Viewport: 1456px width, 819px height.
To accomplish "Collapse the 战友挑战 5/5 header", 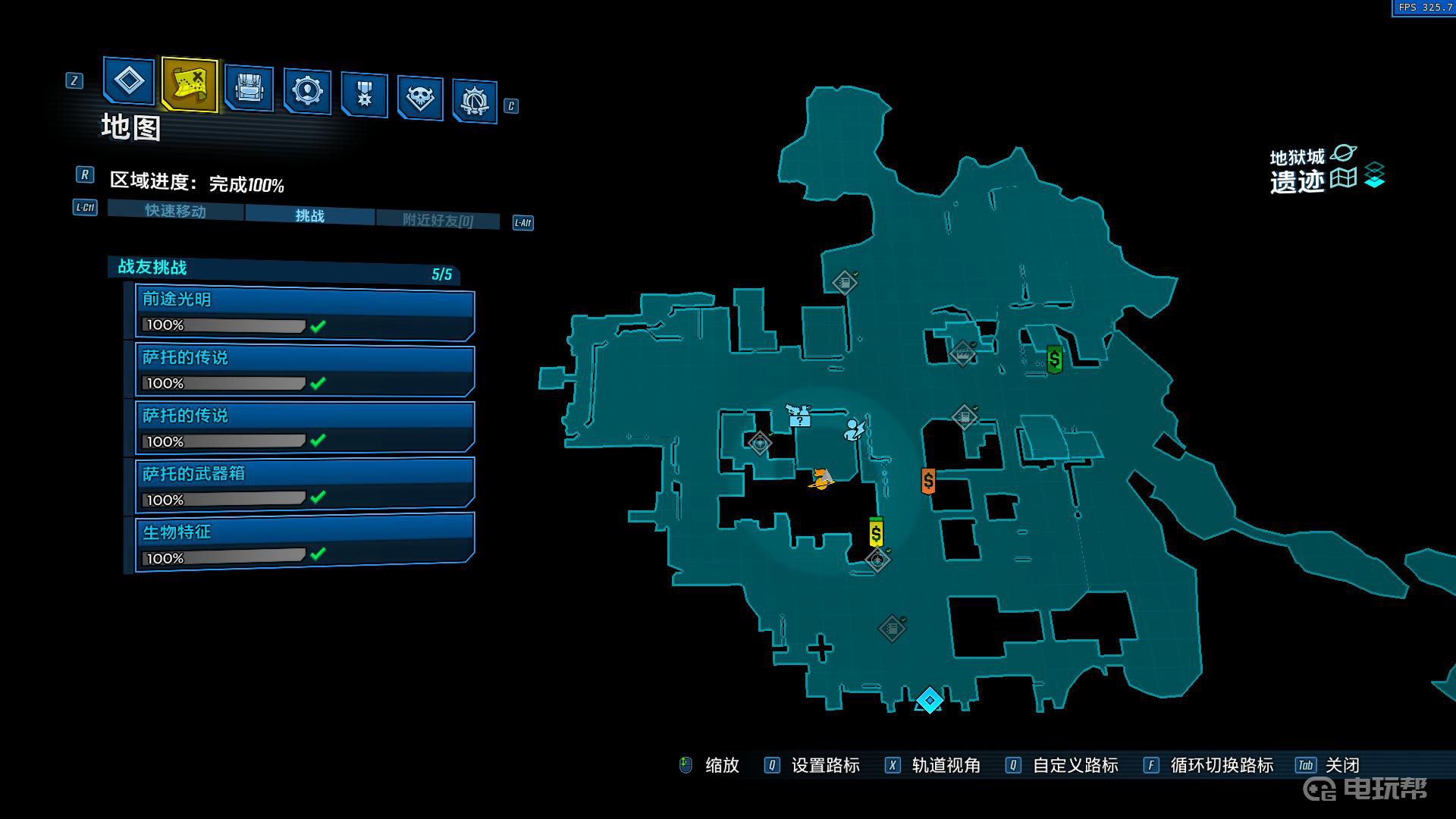I will (284, 270).
